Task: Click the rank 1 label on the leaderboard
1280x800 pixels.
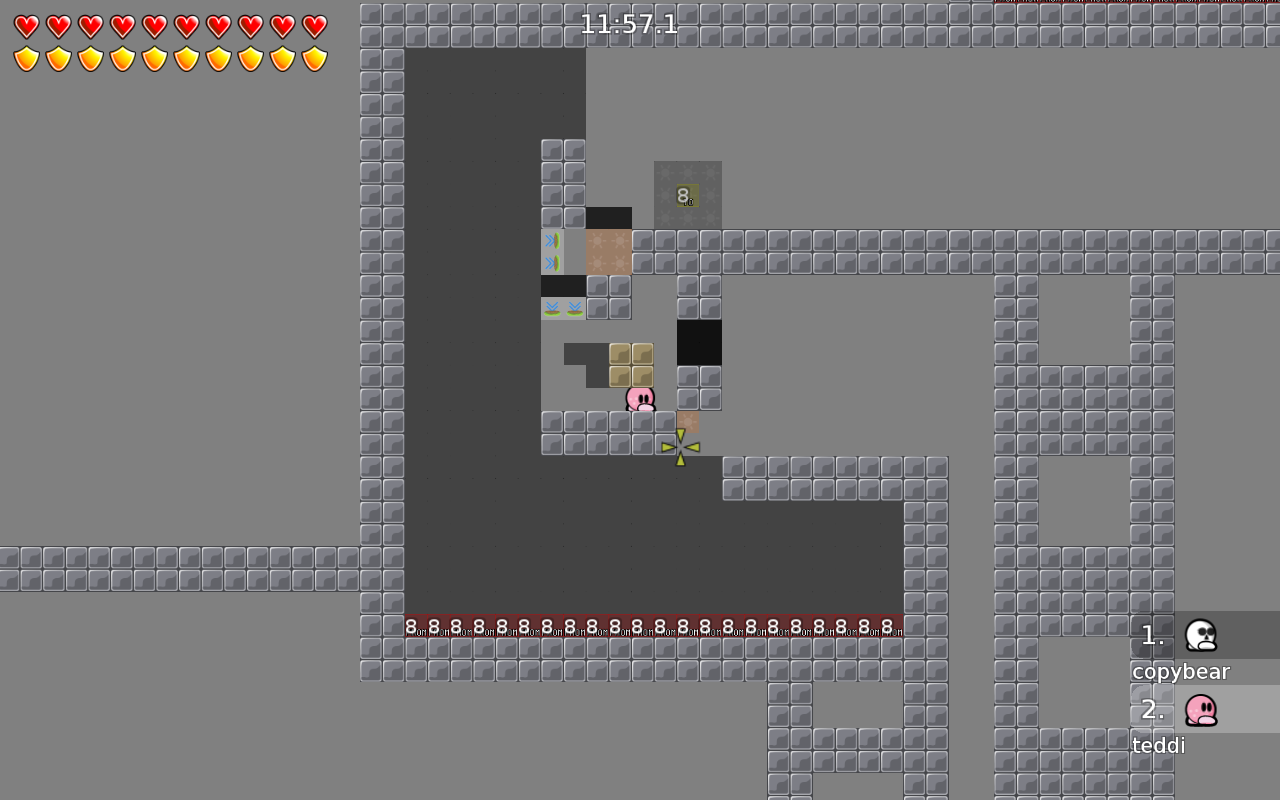Action: [1151, 635]
